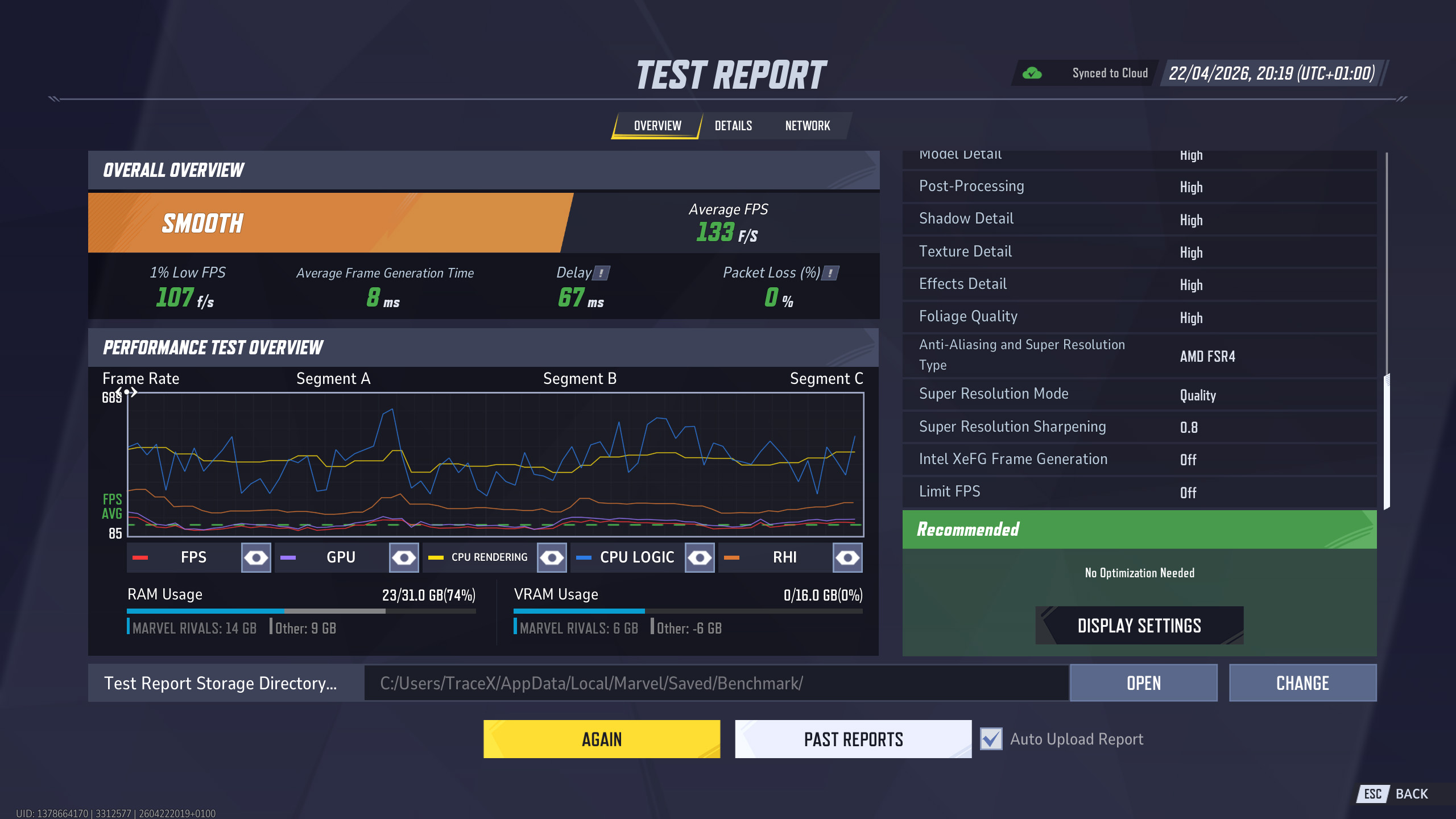1456x819 pixels.
Task: Click the AGAIN button to rerun benchmark
Action: 601,738
